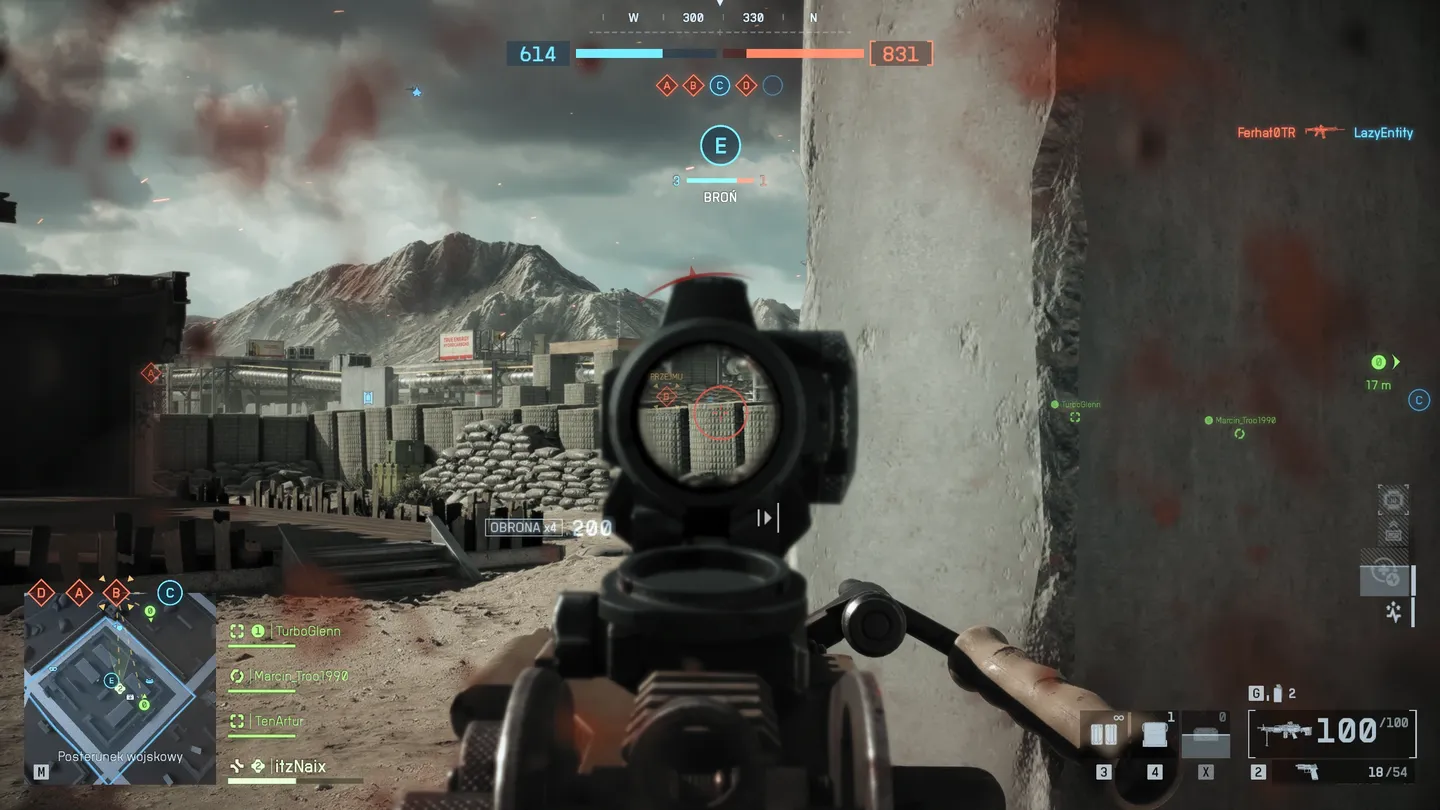Click the white heartbeat sparkle trait icon
Viewport: 1440px width, 810px height.
coord(1394,612)
